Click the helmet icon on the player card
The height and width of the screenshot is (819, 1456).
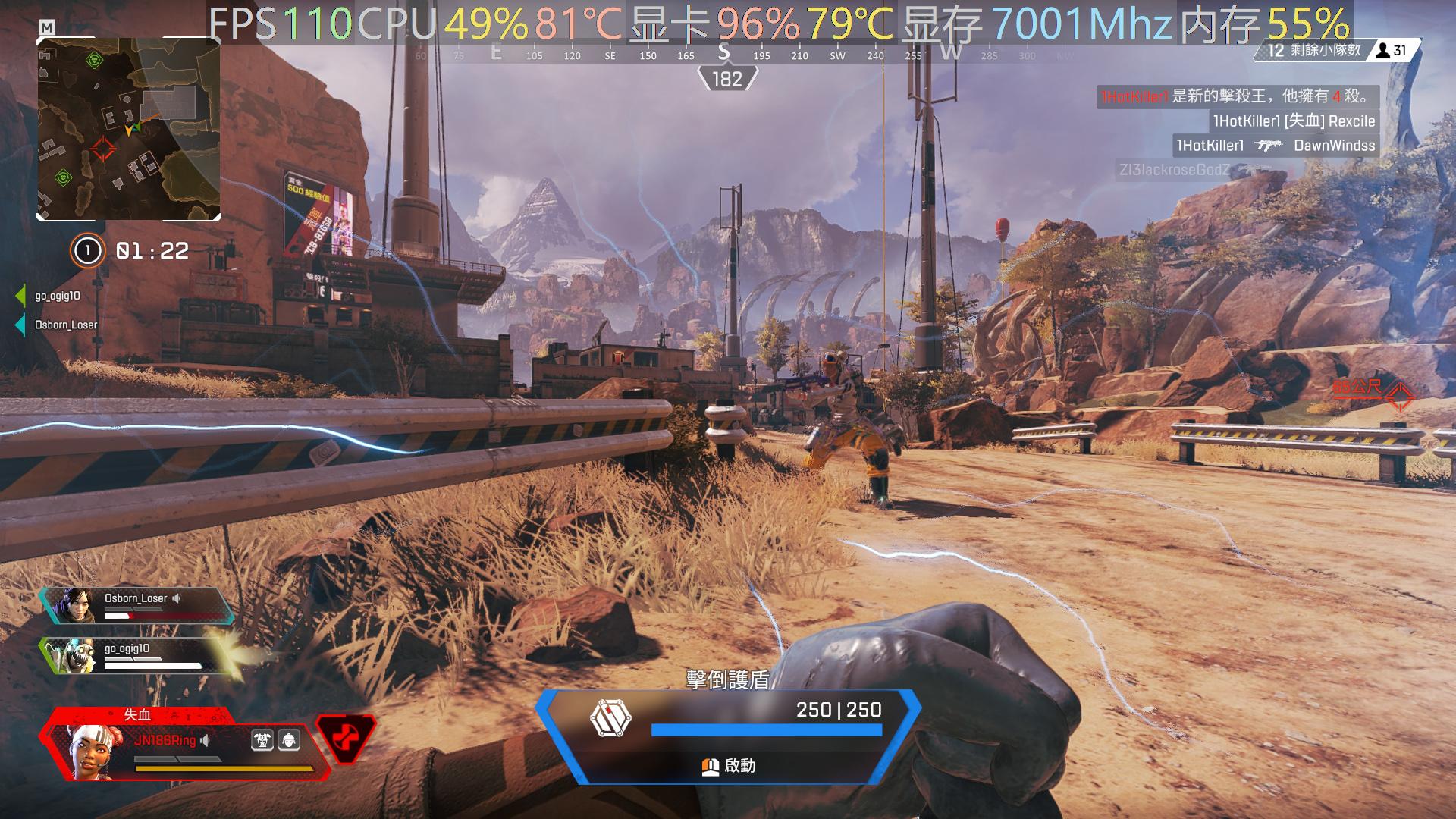point(289,740)
